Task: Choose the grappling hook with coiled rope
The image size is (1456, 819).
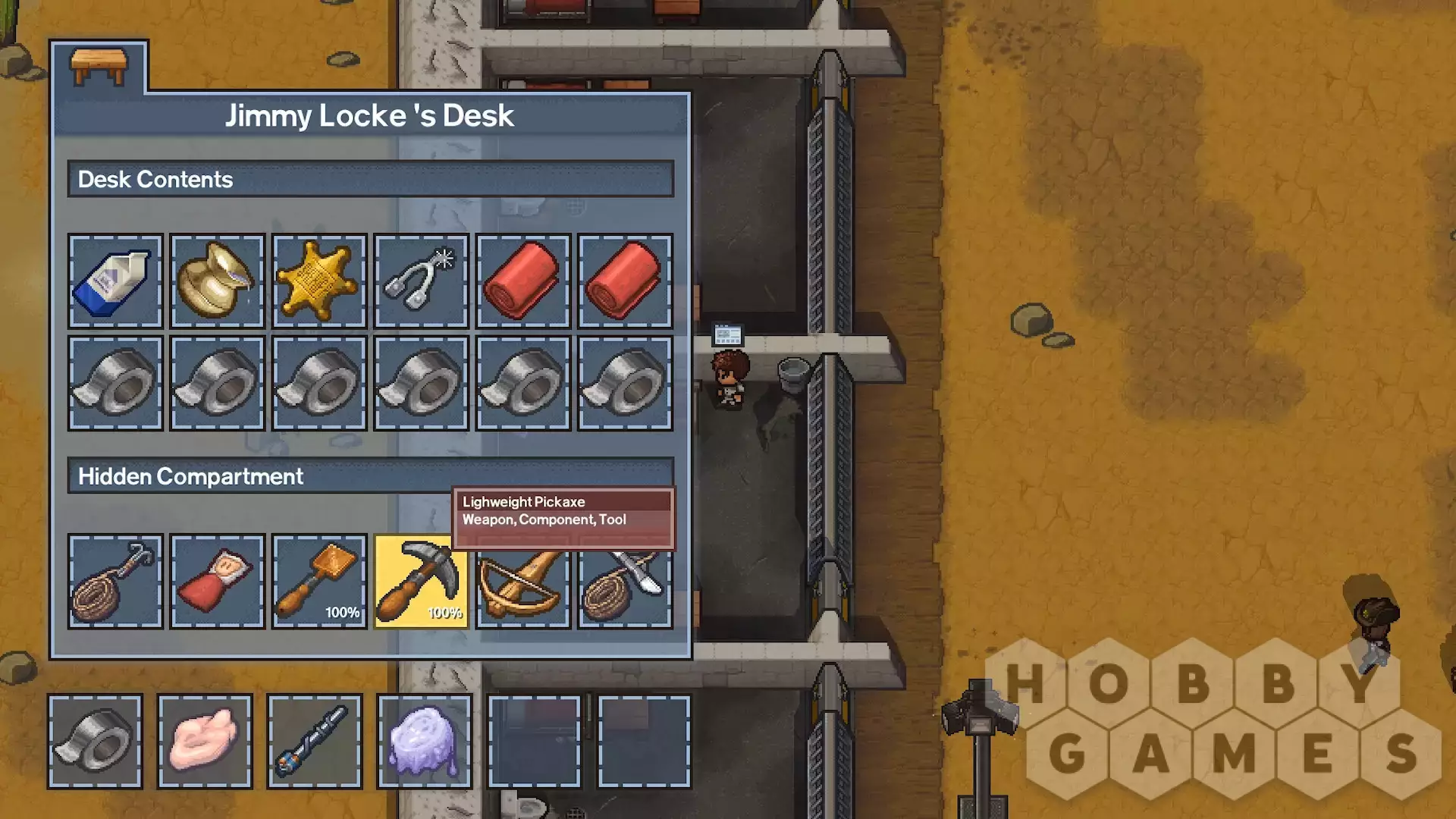Action: pos(115,582)
